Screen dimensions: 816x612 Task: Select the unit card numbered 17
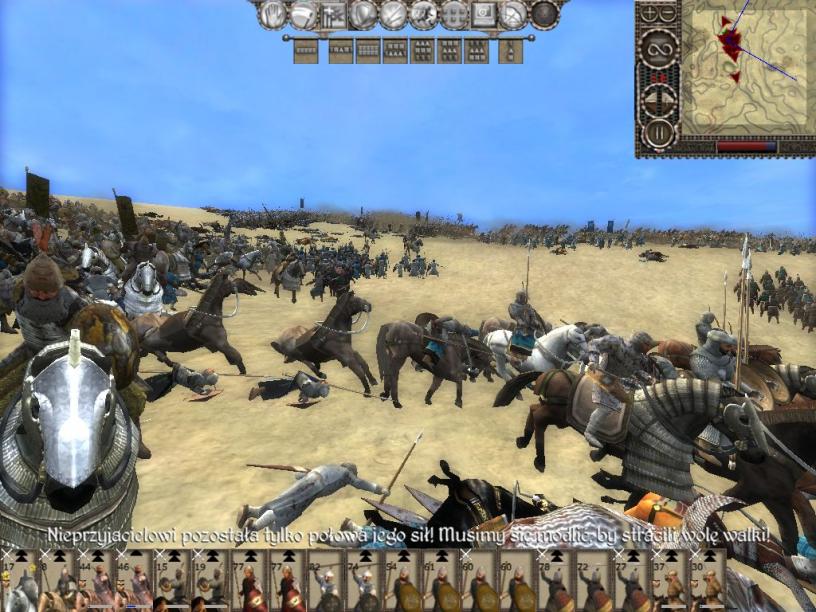(x=12, y=581)
